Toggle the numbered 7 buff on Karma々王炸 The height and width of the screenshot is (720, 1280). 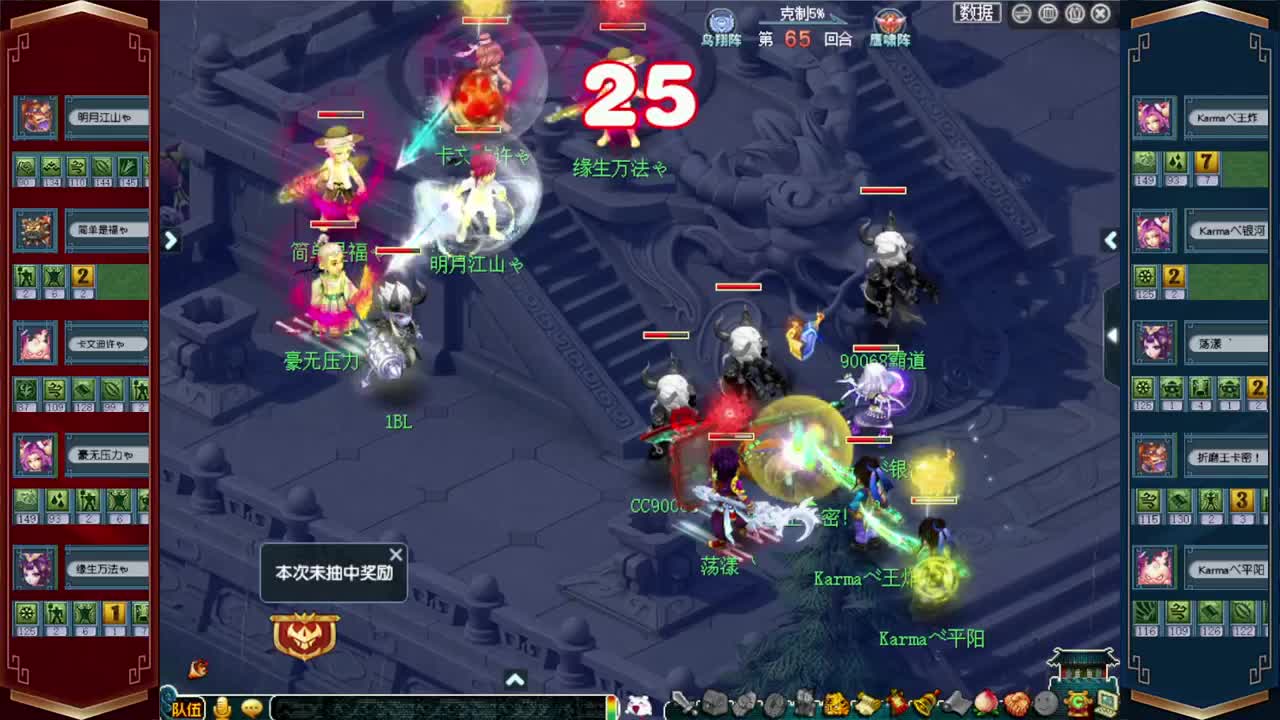click(1207, 163)
